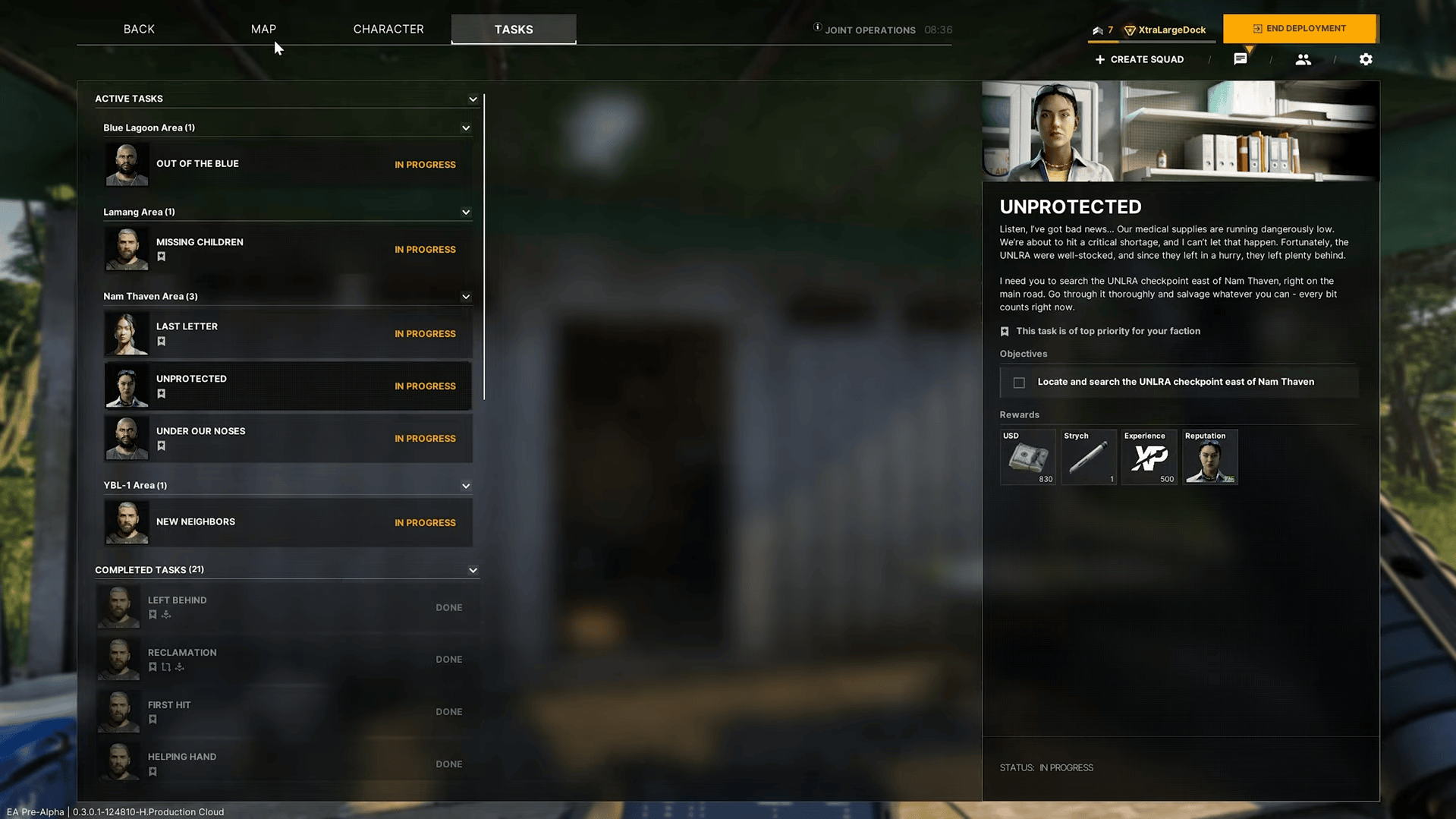Toggle the bookmark on the UNPROTECTED task

pos(161,393)
